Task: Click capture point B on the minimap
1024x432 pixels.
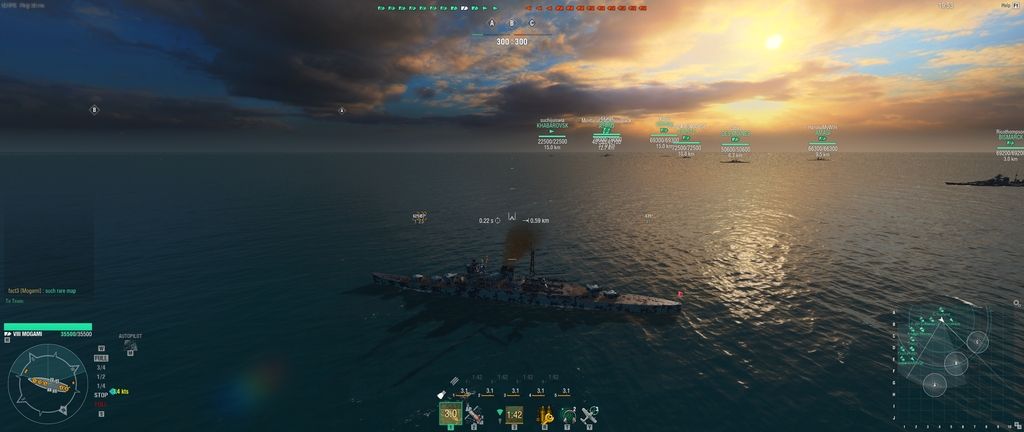Action: pyautogui.click(x=956, y=363)
